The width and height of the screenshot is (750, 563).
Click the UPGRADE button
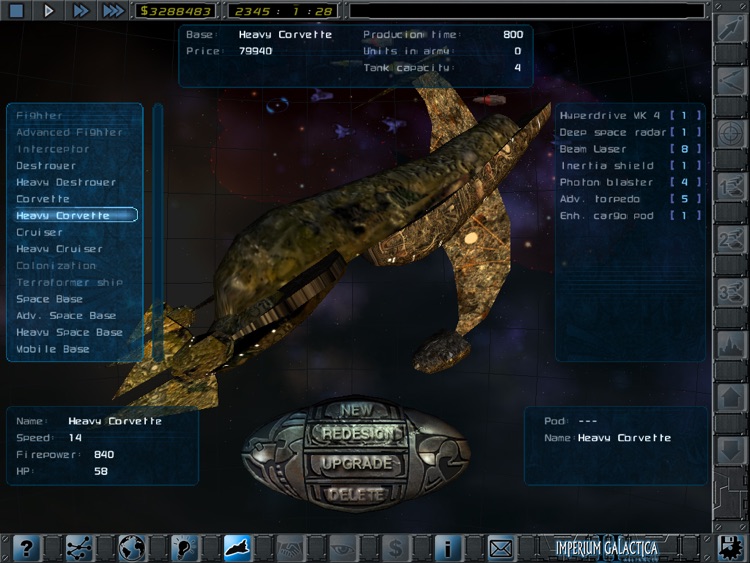[356, 464]
